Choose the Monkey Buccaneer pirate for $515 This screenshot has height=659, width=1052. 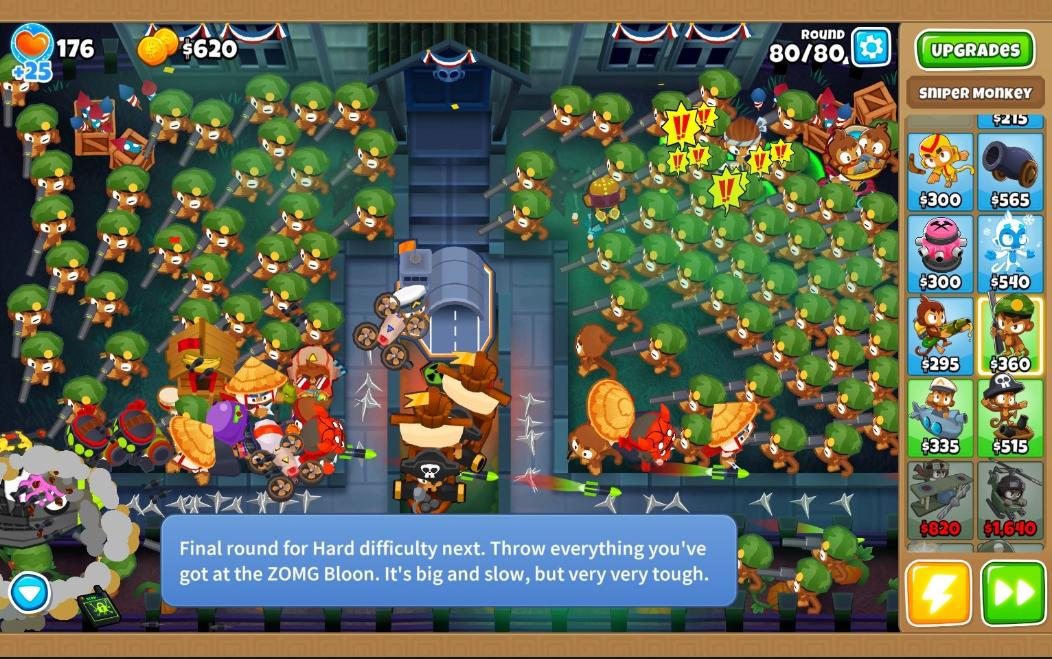(1010, 417)
